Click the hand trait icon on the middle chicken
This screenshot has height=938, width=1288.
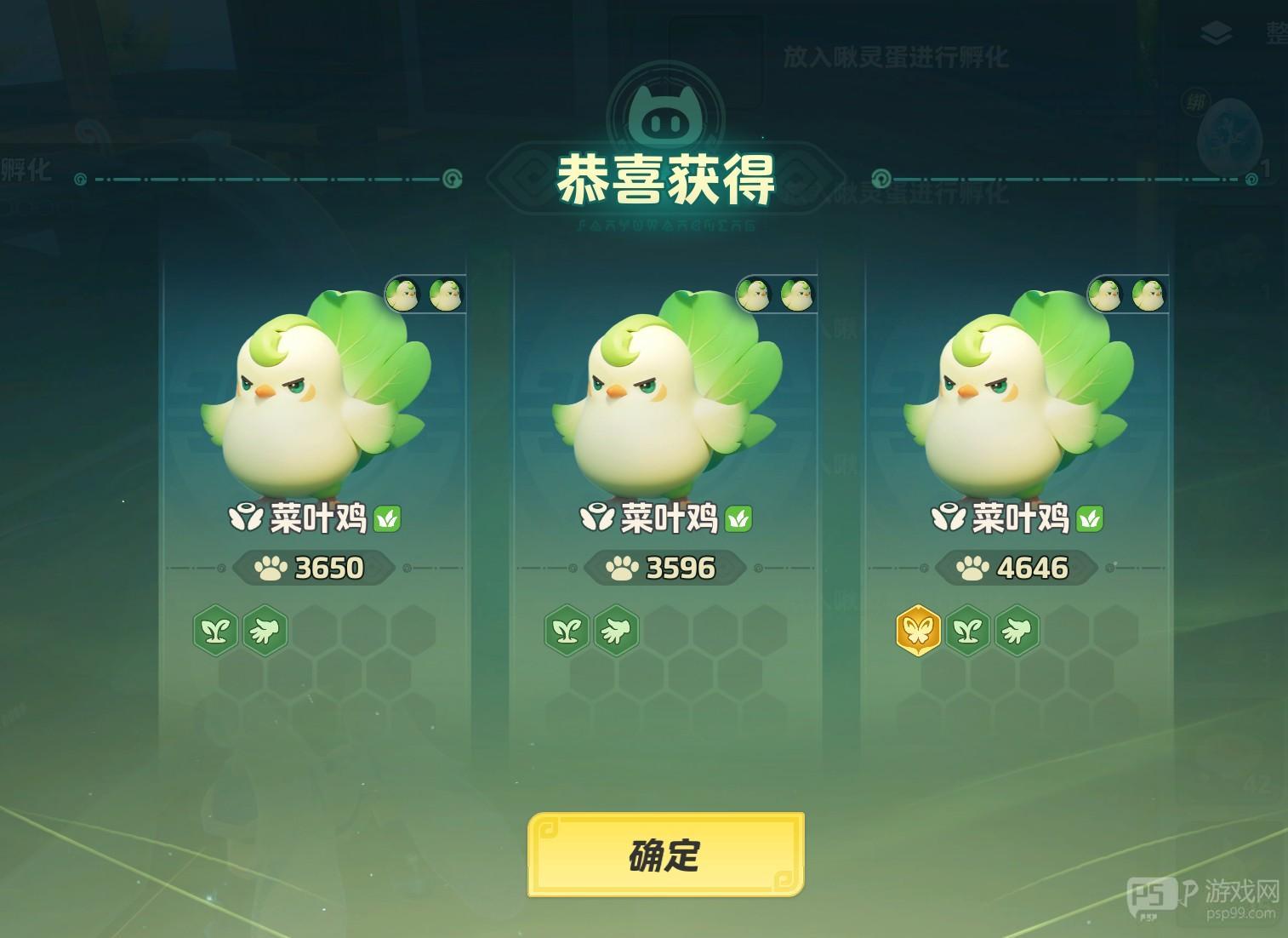(x=618, y=631)
